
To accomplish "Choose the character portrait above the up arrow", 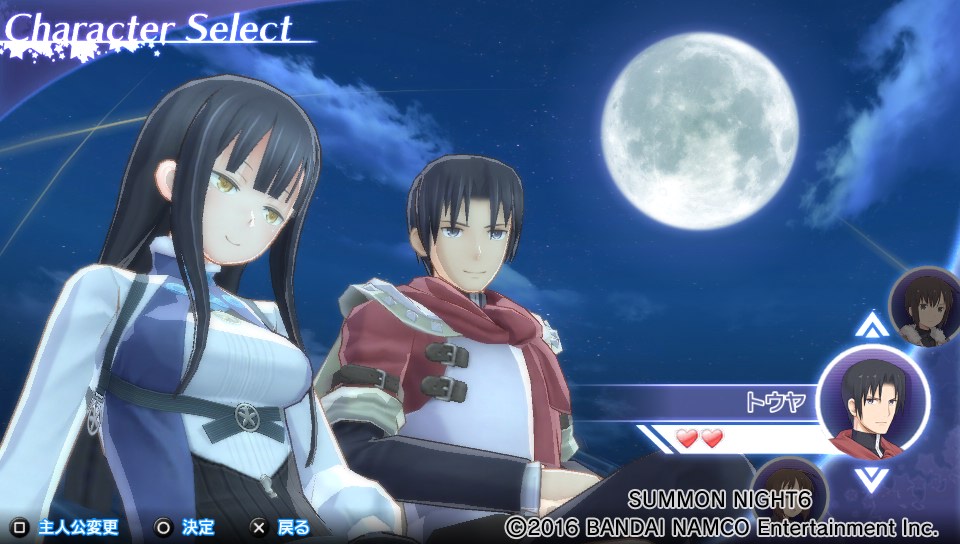I will click(x=925, y=306).
